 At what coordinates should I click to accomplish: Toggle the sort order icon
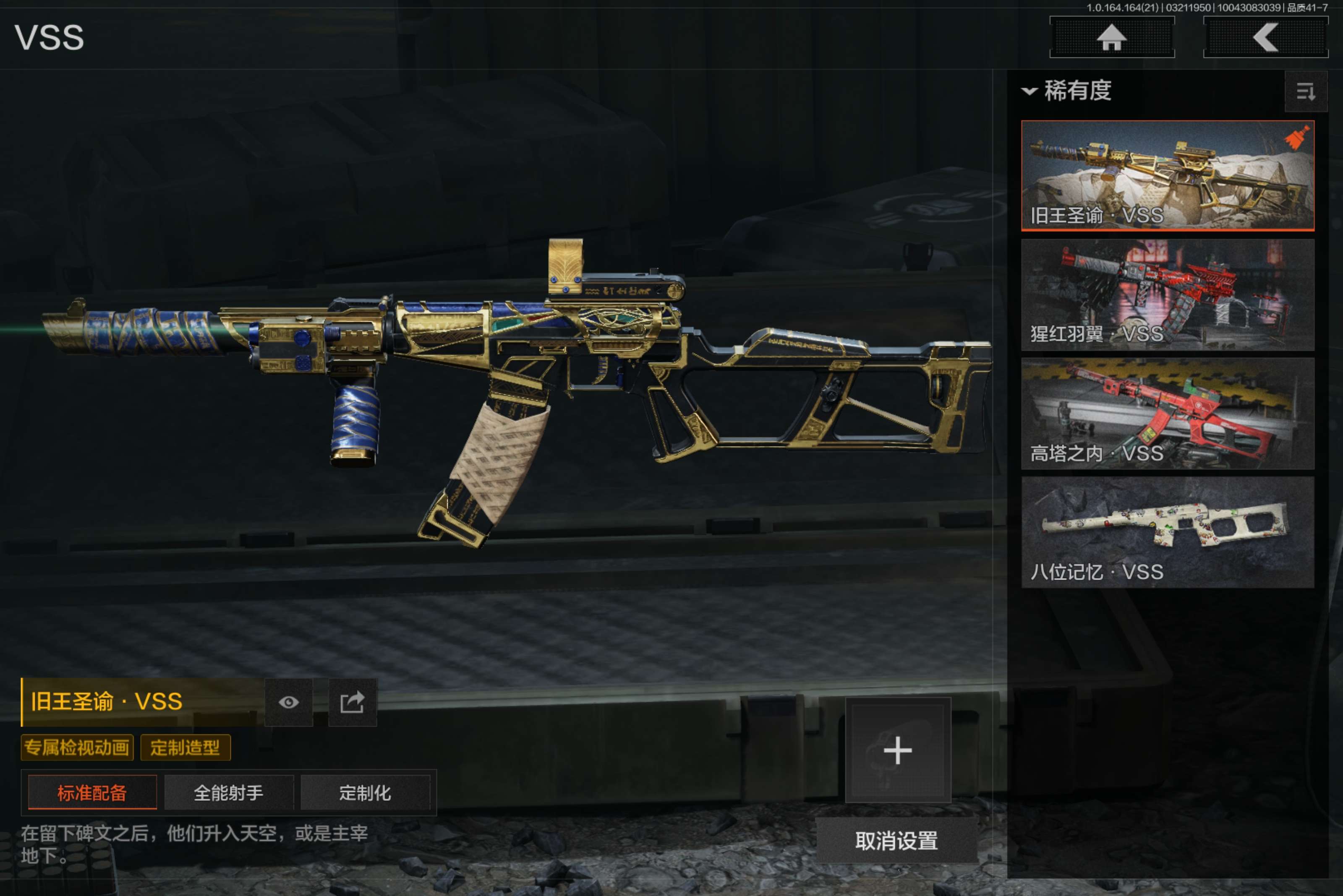[x=1305, y=91]
